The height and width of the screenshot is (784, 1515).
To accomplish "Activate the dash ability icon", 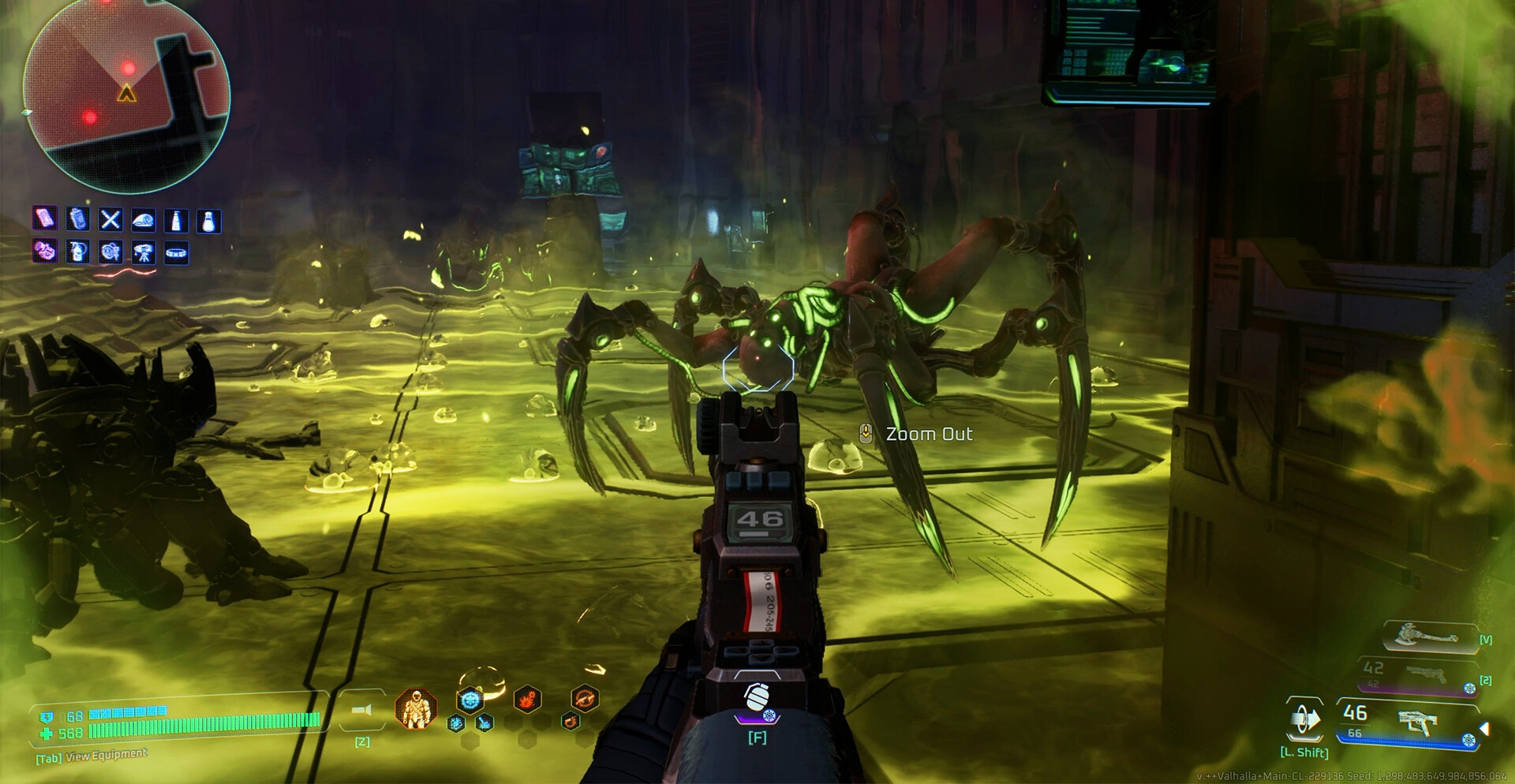I will click(1304, 719).
